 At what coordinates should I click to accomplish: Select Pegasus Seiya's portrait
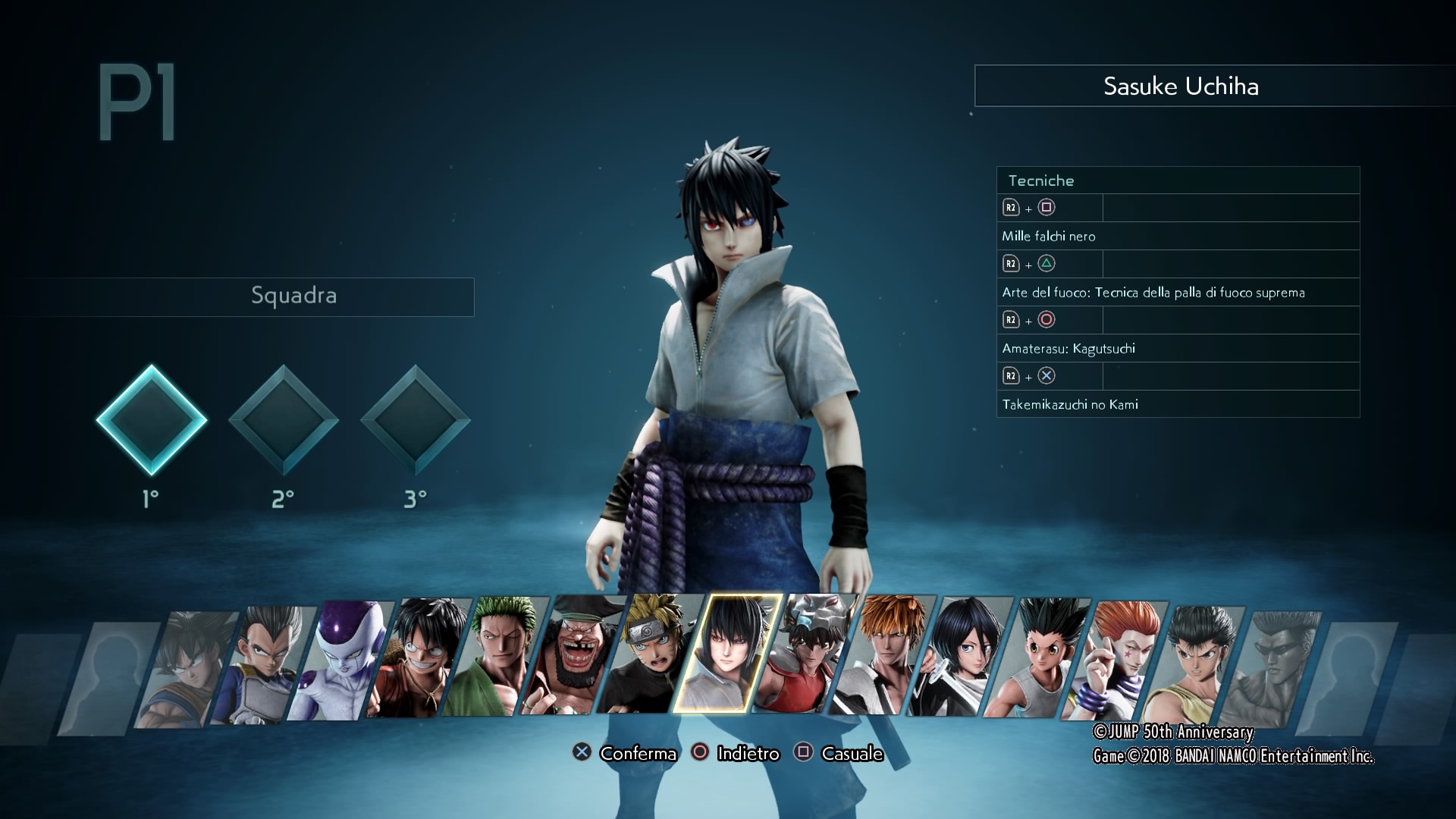805,654
